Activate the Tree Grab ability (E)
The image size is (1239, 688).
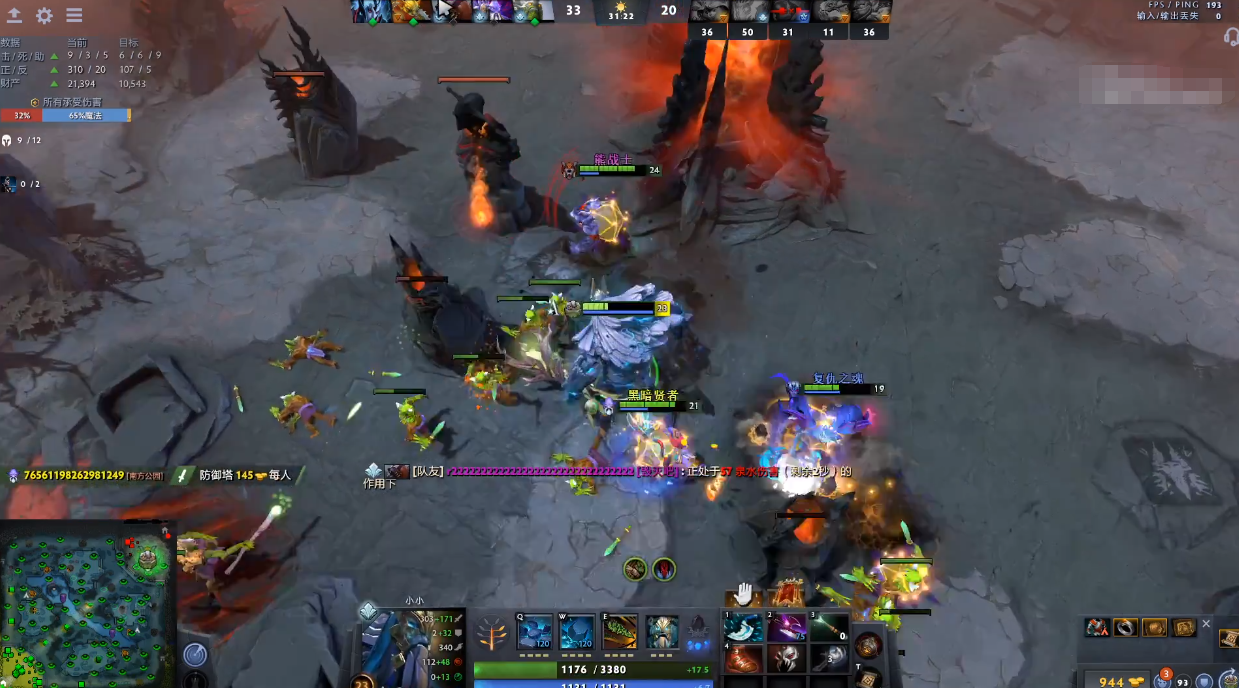[619, 631]
